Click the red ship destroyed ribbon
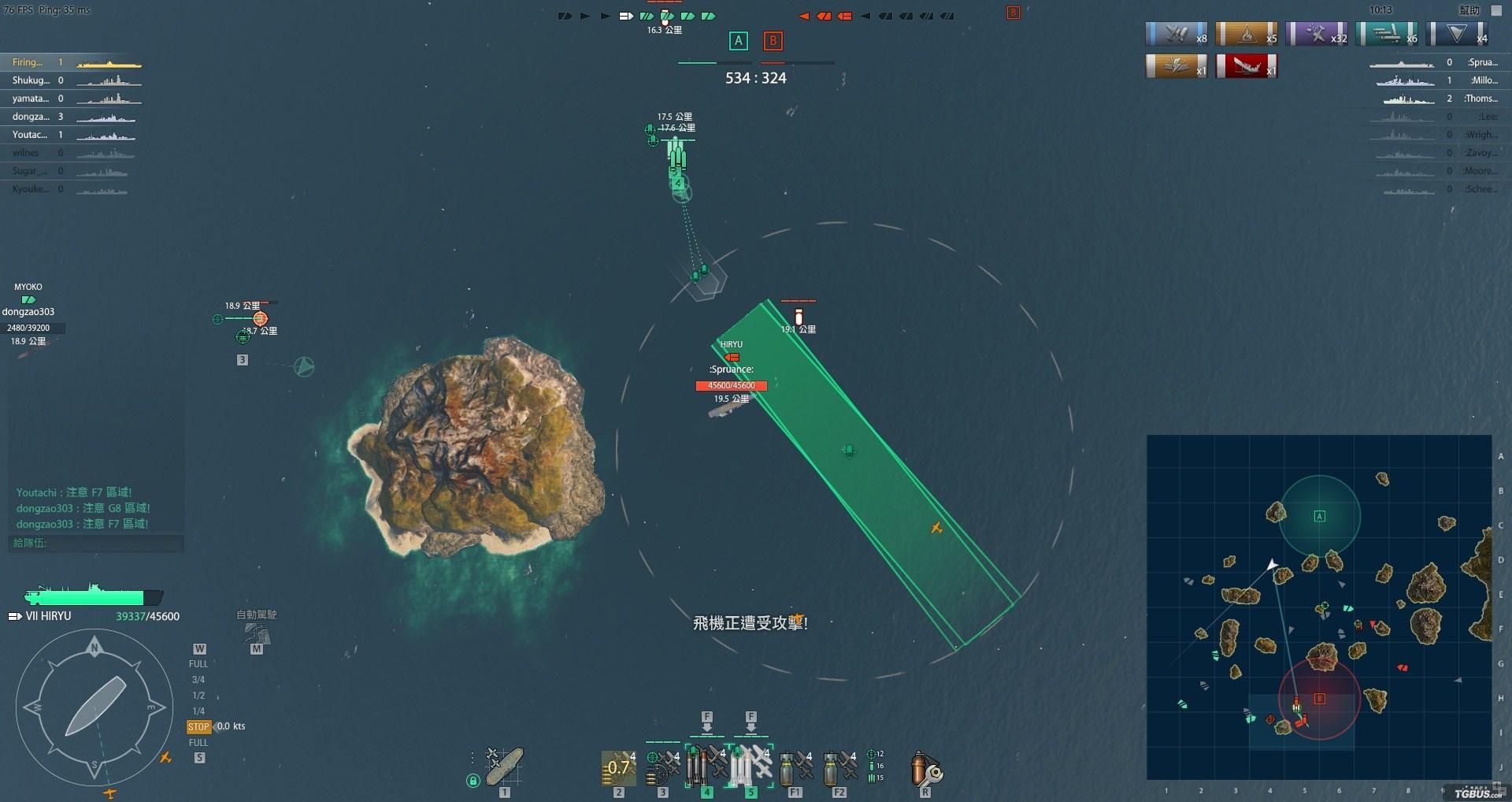The image size is (1512, 802). pos(1246,66)
